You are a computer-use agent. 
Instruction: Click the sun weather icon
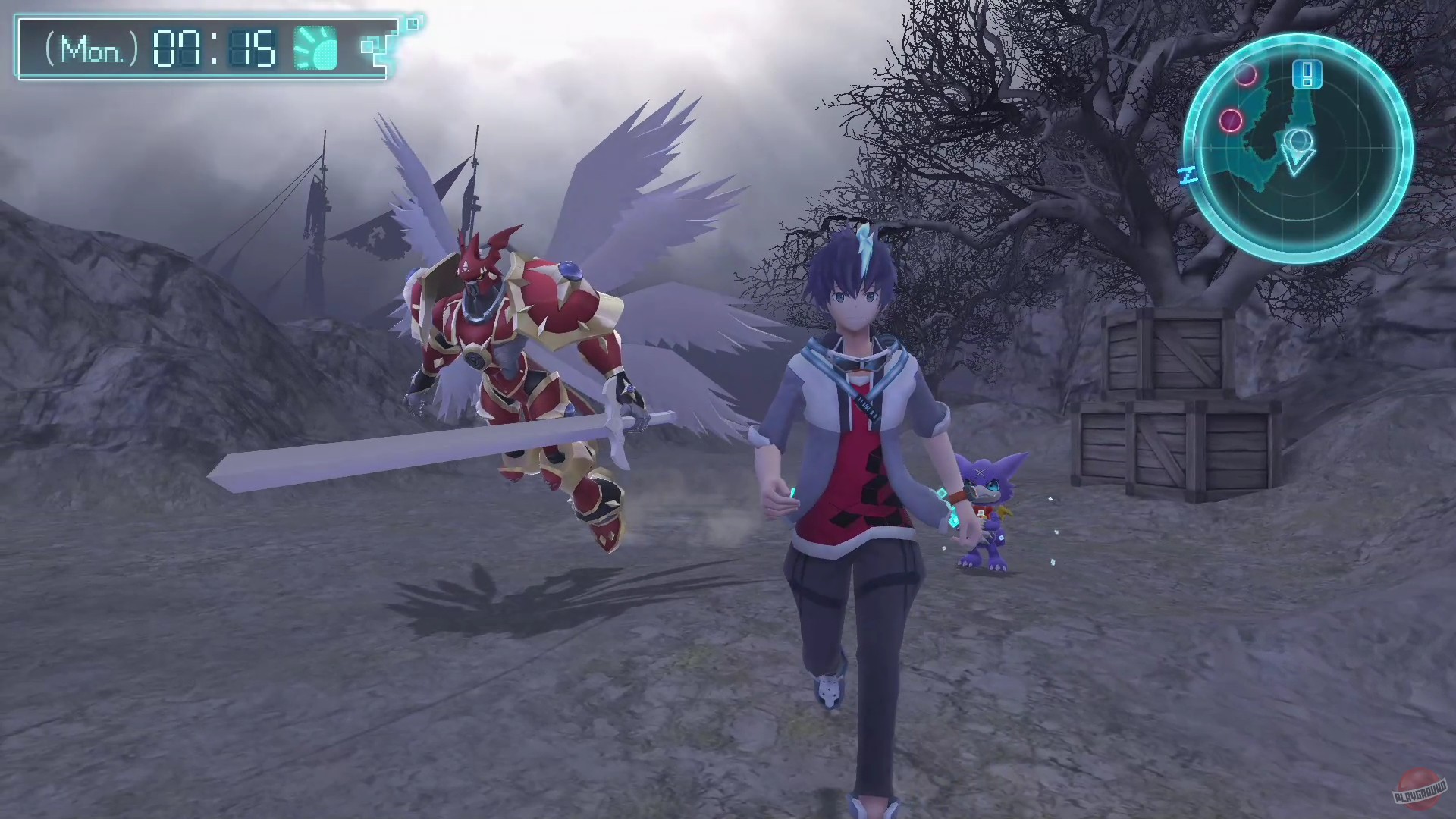[x=315, y=48]
